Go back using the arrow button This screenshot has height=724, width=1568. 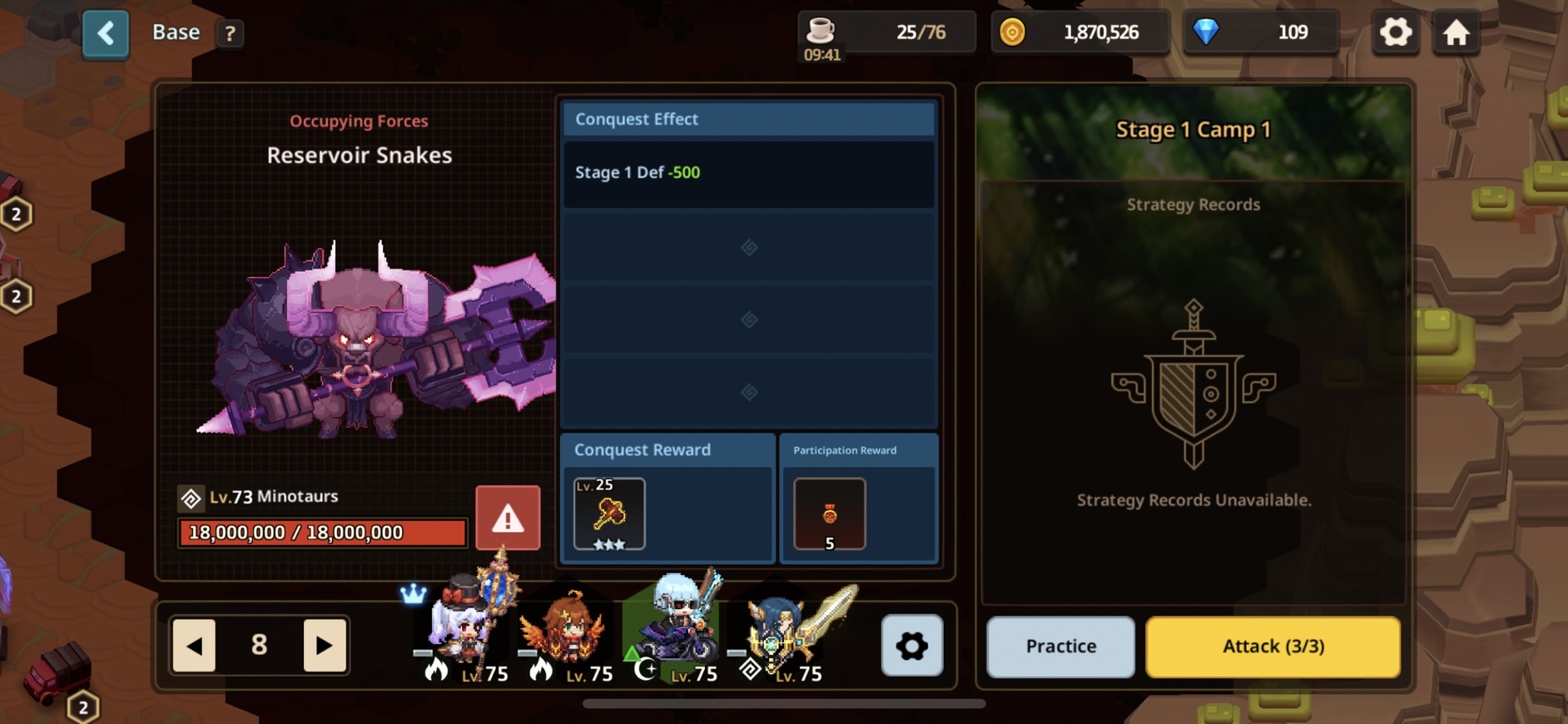coord(106,34)
